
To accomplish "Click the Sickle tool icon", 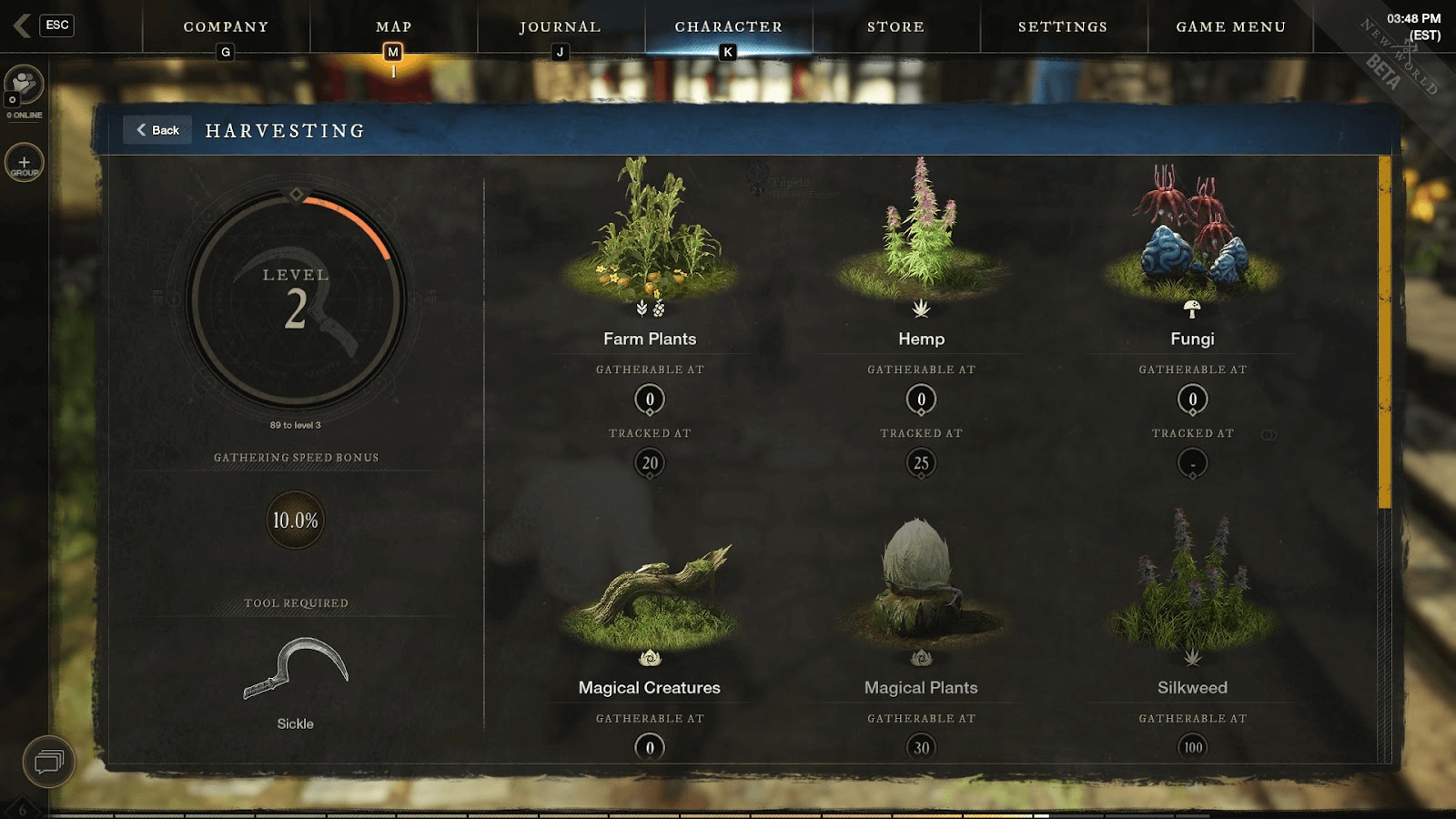I will 296,669.
